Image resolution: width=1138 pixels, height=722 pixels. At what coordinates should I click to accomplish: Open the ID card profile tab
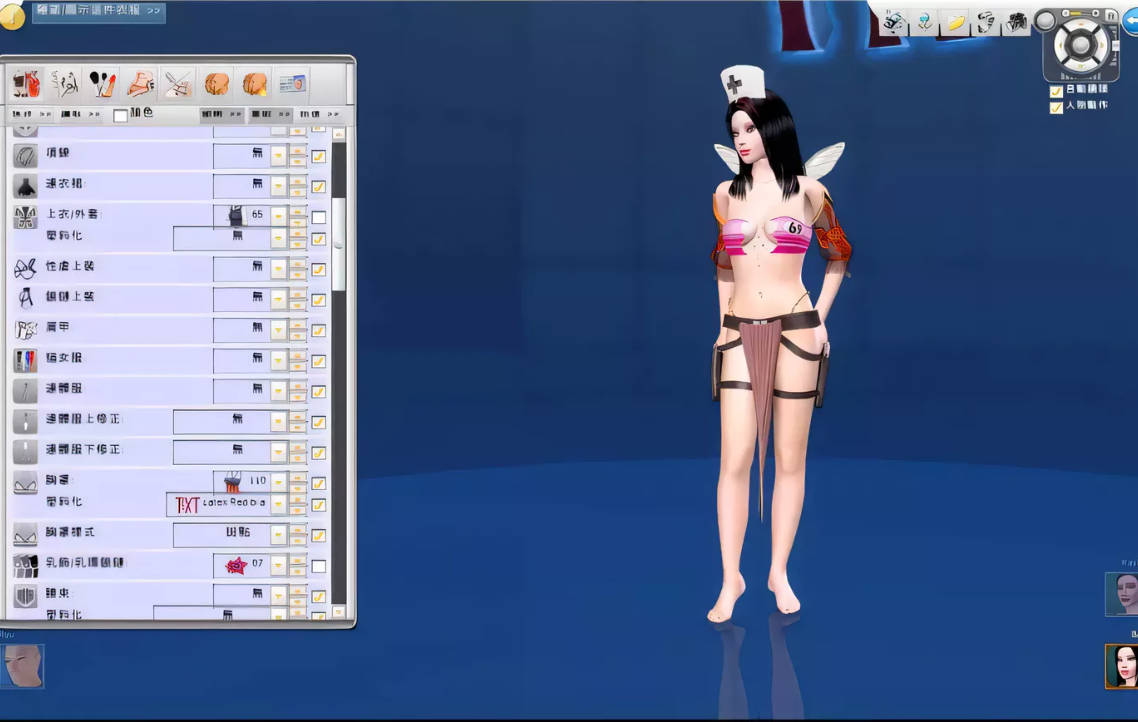(x=291, y=83)
